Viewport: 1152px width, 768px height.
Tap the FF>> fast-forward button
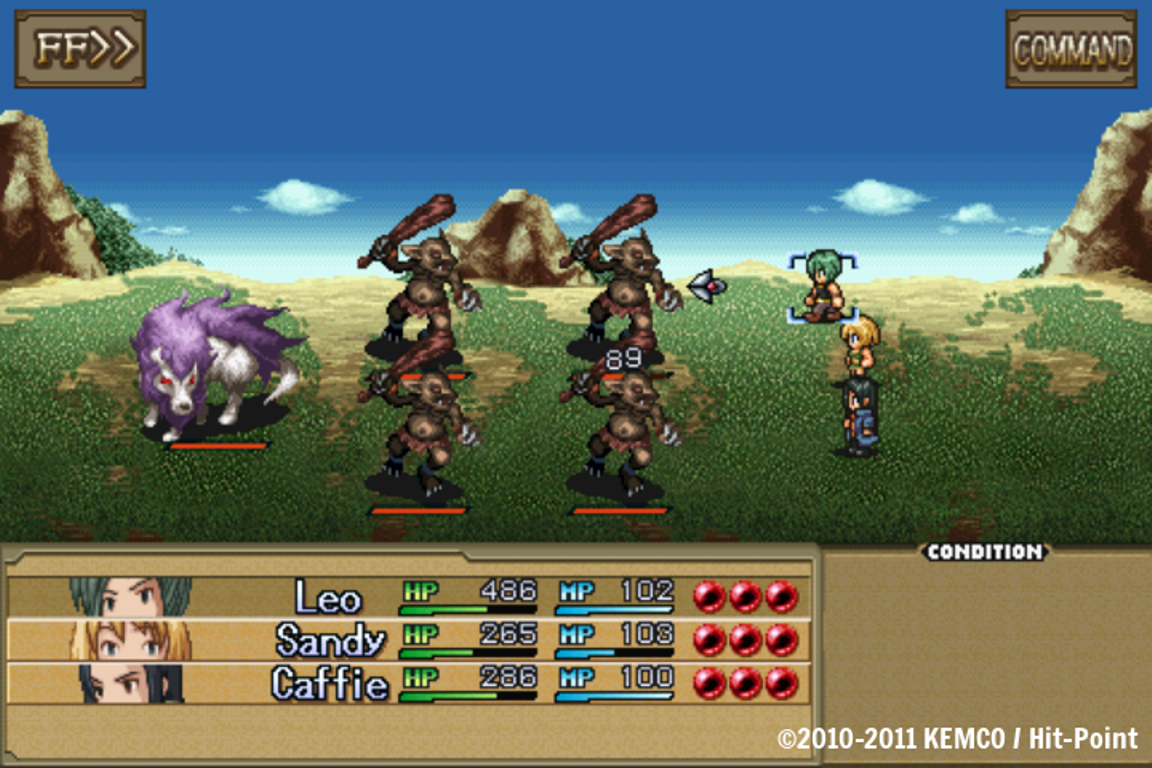(80, 49)
